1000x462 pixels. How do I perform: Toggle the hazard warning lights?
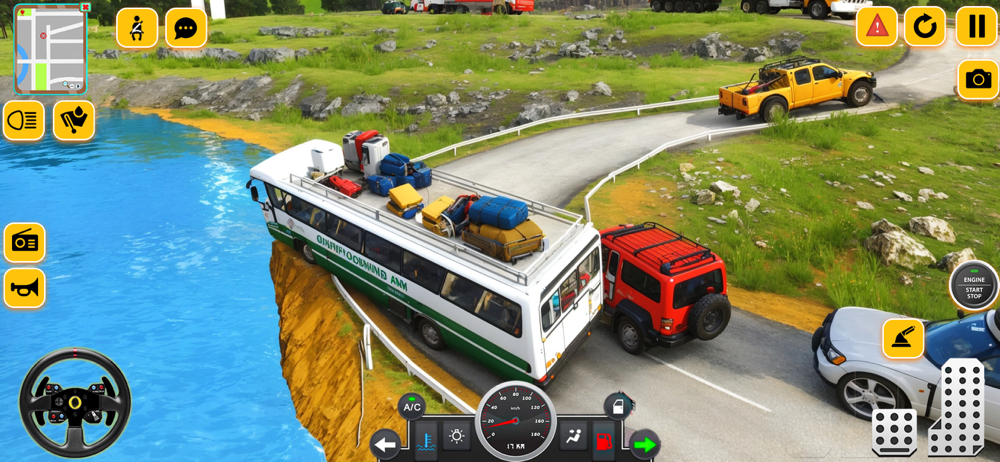(x=877, y=27)
